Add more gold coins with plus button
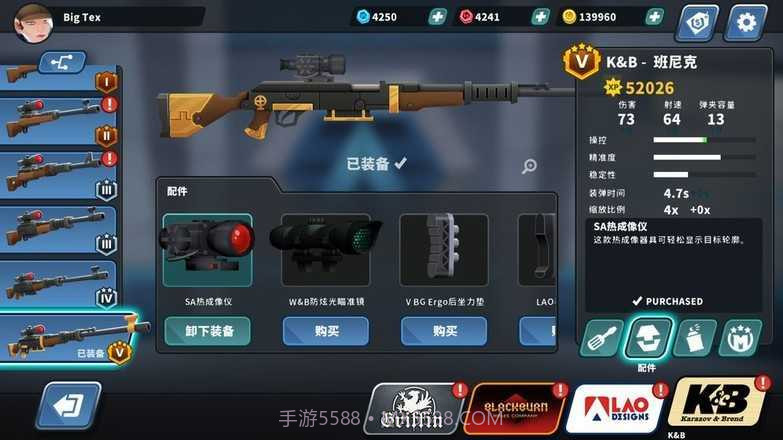Image resolution: width=783 pixels, height=440 pixels. pos(654,17)
